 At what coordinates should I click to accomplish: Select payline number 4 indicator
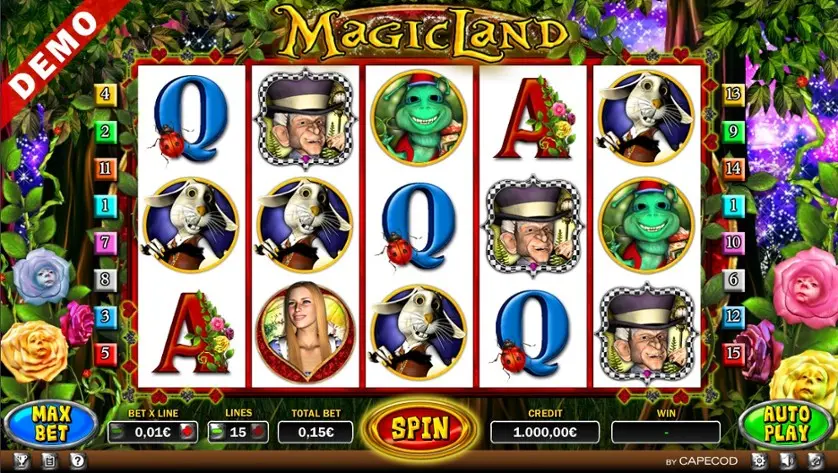[105, 95]
